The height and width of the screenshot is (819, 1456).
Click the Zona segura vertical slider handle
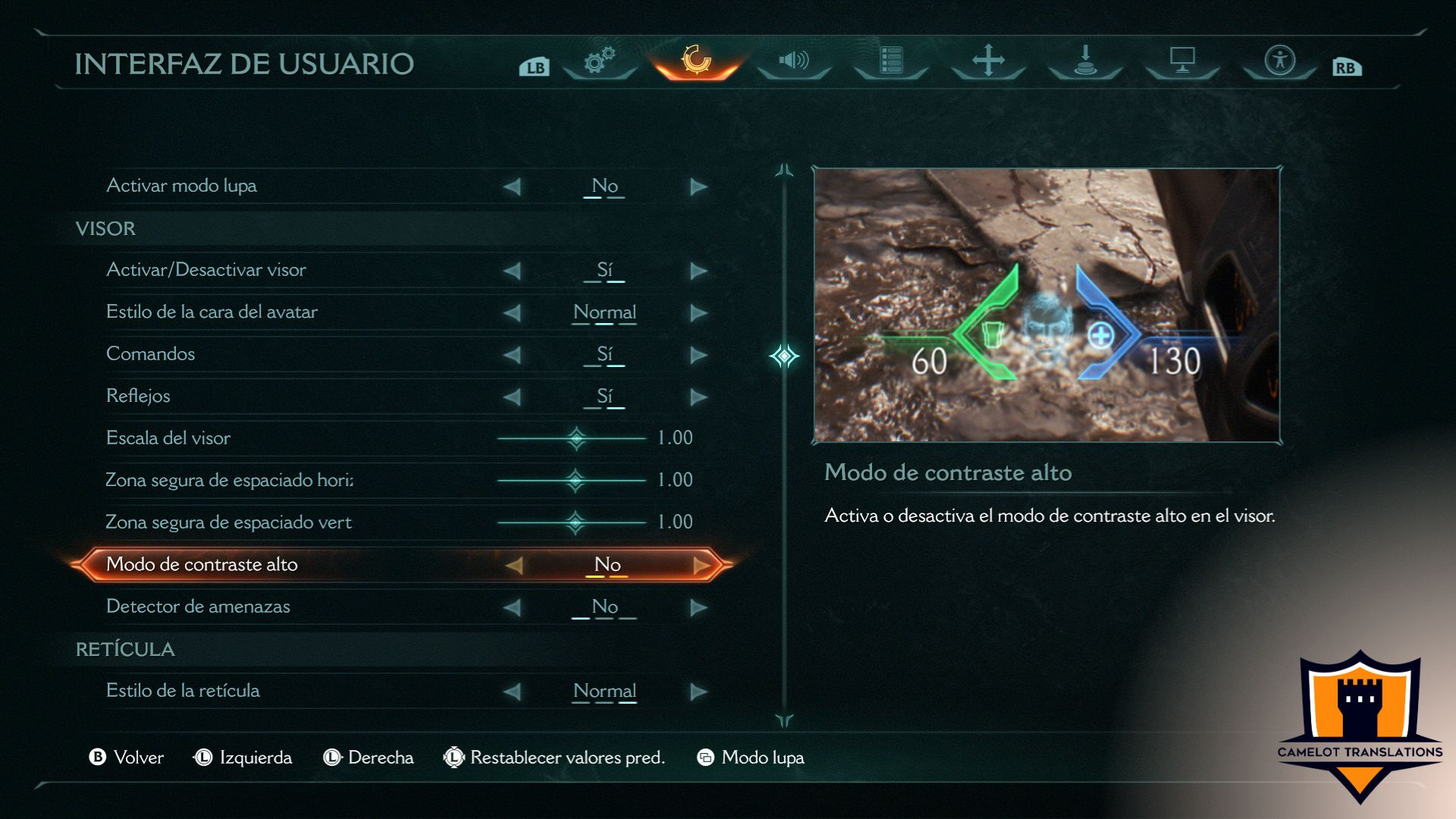(576, 522)
